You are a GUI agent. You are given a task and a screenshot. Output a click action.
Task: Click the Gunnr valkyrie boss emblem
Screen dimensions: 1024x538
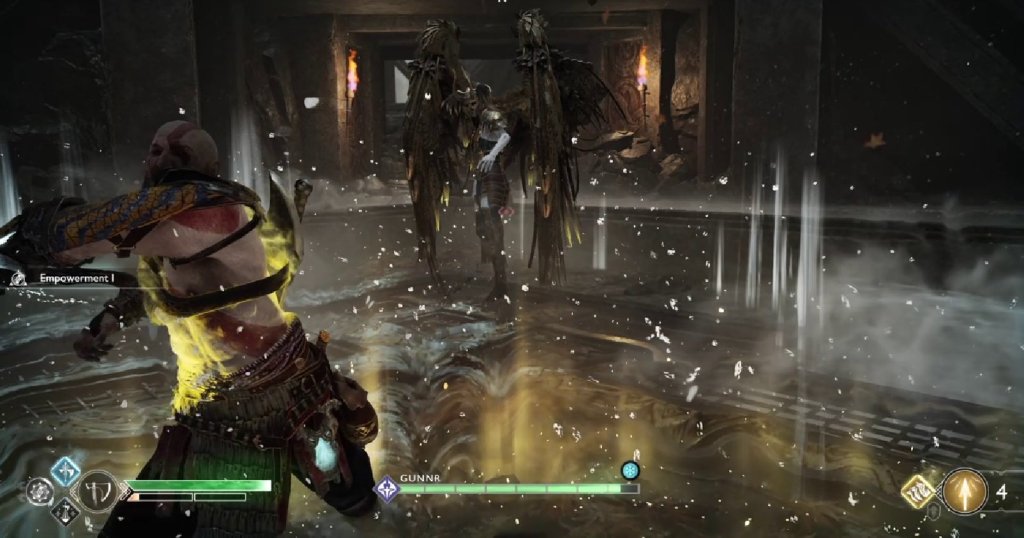(386, 489)
